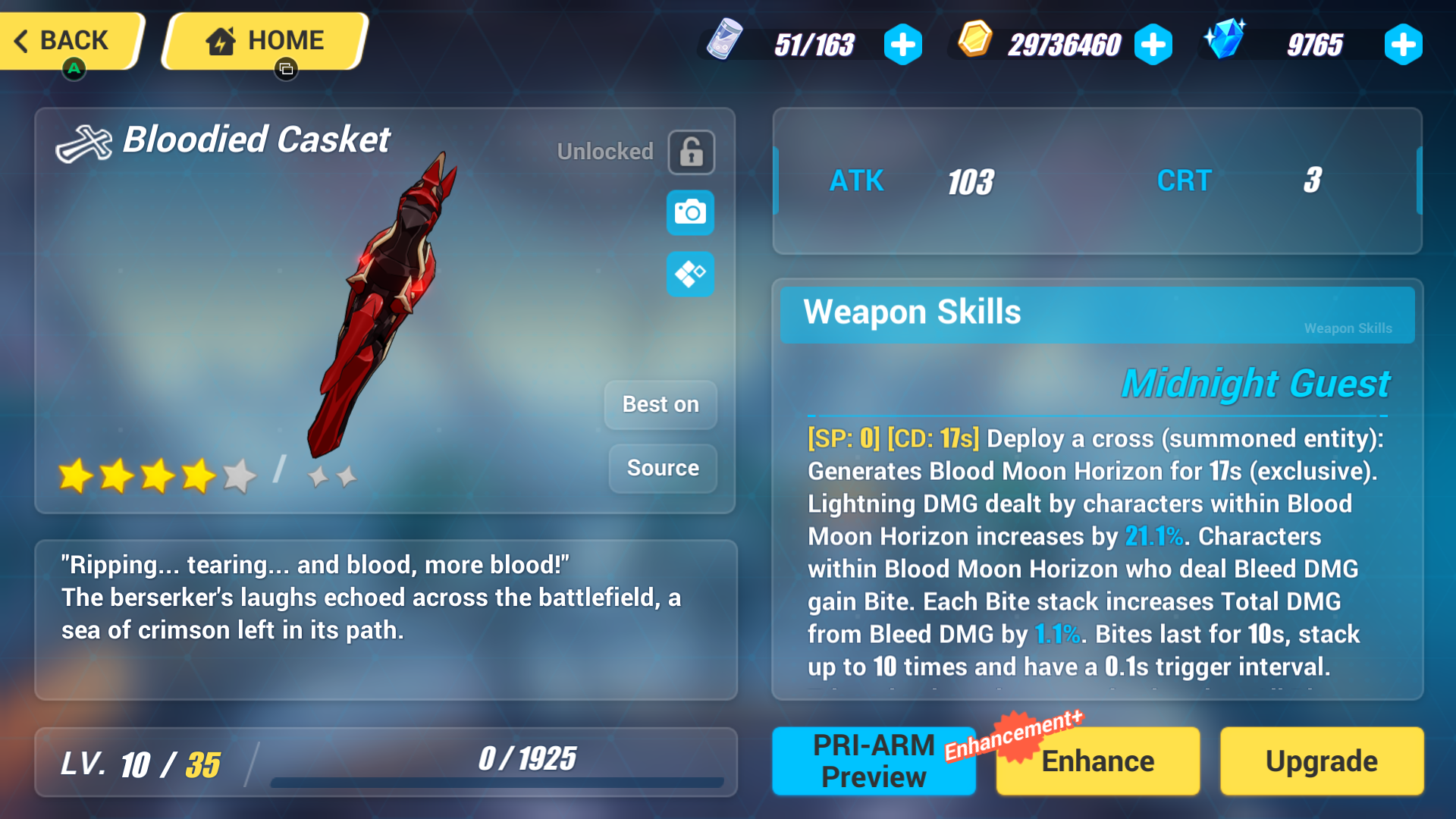Image resolution: width=1456 pixels, height=819 pixels.
Task: Select the fifth unfilled star
Action: click(240, 476)
